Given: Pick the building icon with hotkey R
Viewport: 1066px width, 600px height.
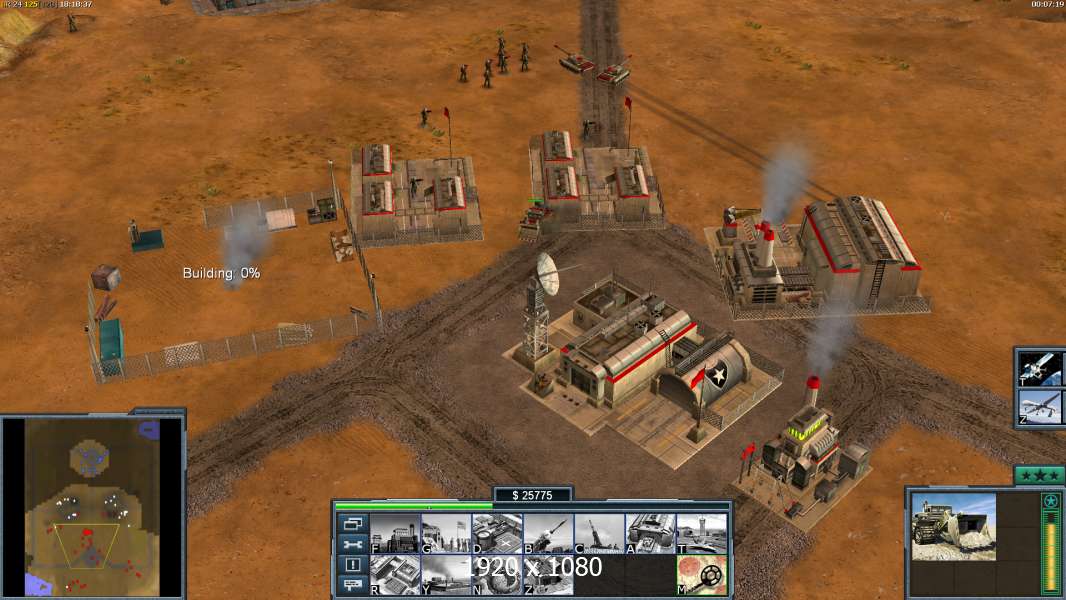Looking at the screenshot, I should tap(395, 575).
